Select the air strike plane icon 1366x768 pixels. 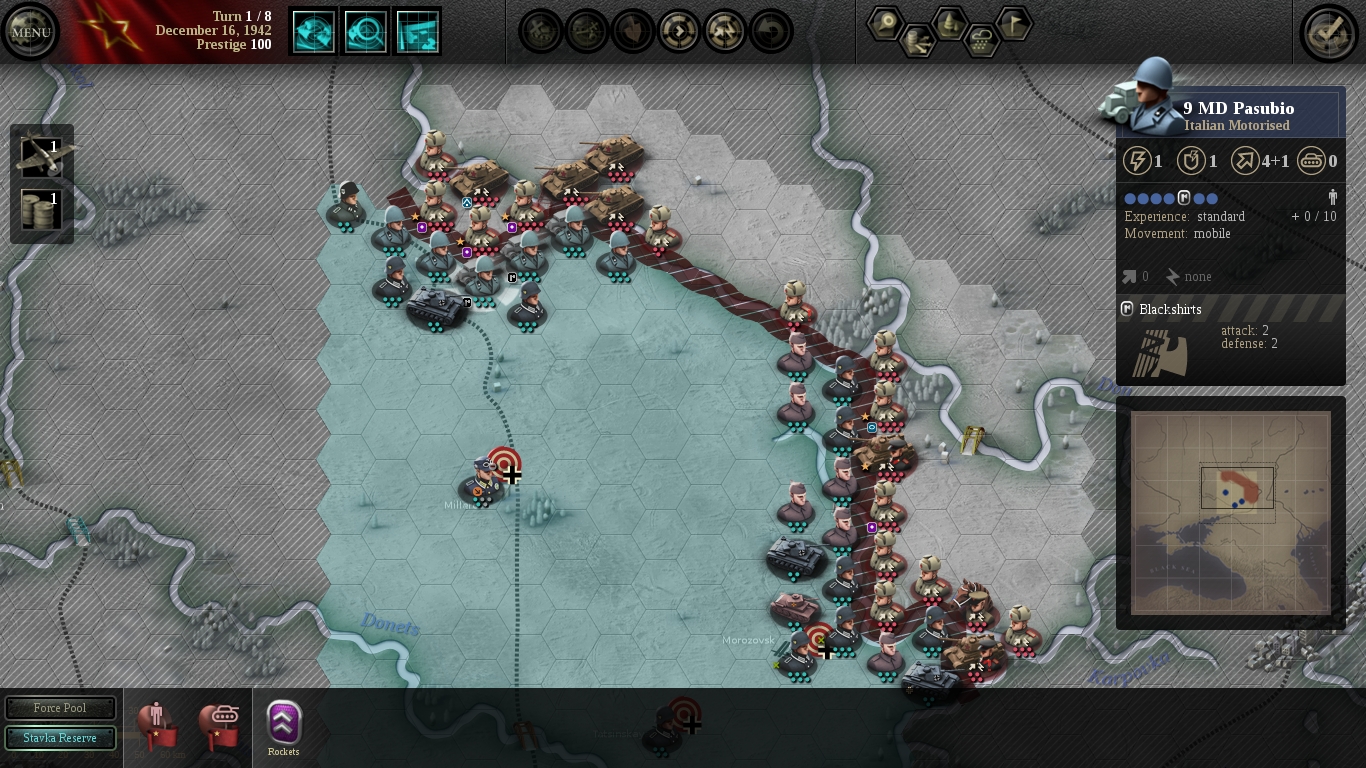pyautogui.click(x=42, y=156)
